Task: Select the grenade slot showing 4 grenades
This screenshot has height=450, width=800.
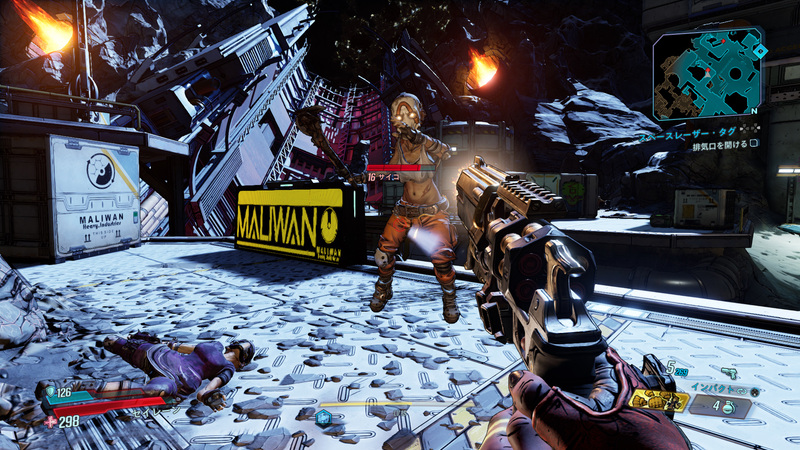Action: tap(720, 405)
